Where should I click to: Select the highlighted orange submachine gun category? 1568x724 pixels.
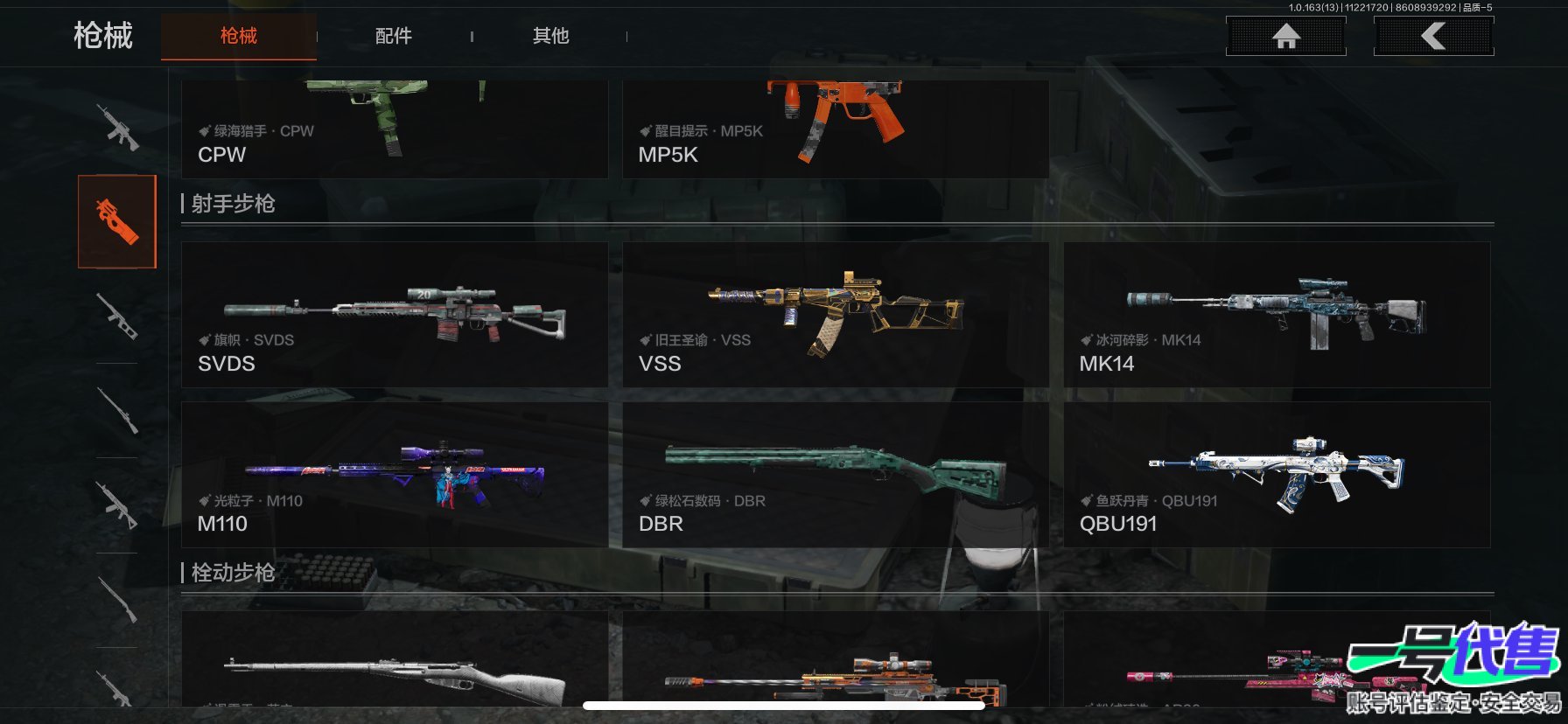pyautogui.click(x=117, y=221)
